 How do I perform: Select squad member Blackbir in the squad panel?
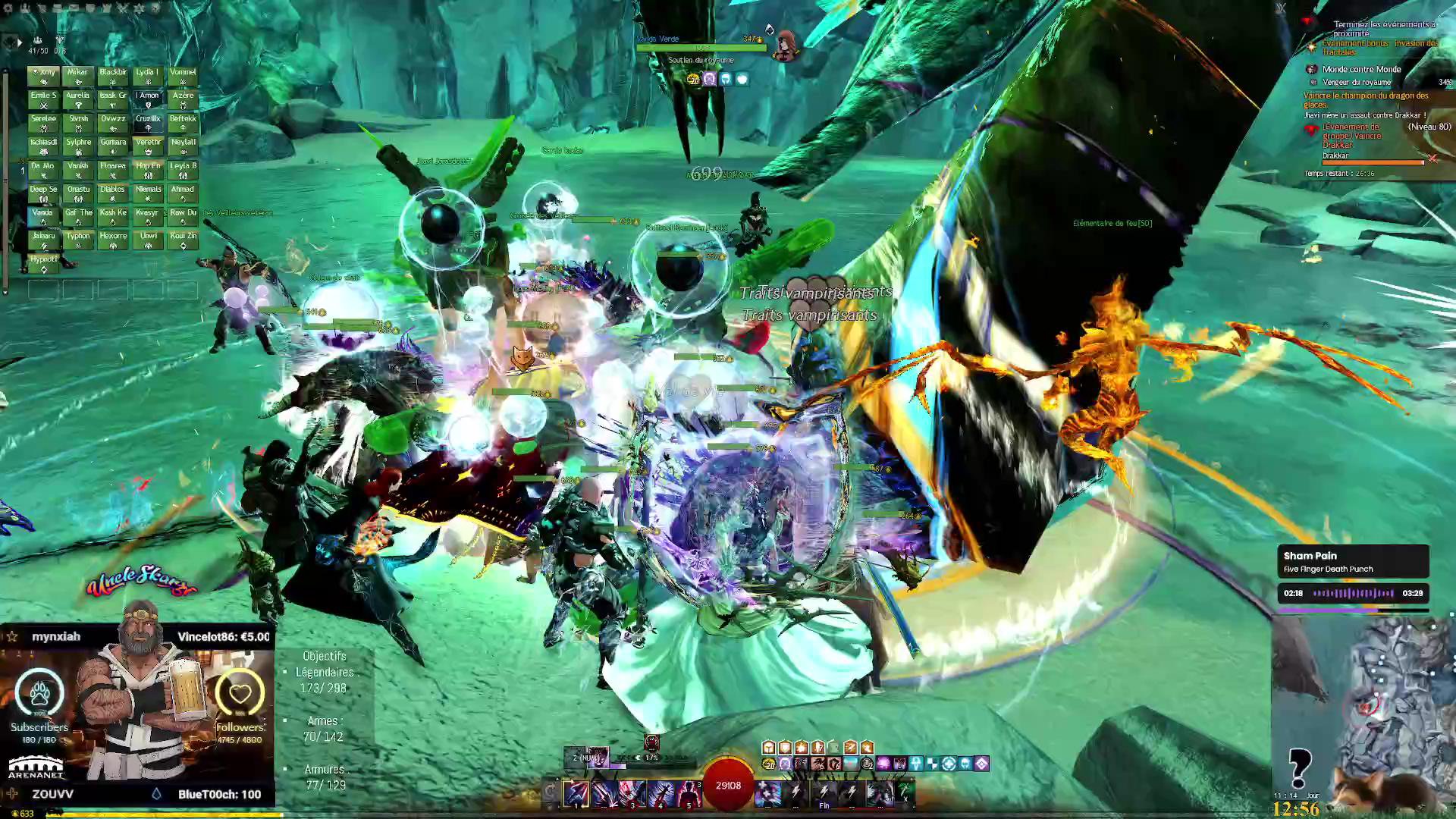click(113, 76)
